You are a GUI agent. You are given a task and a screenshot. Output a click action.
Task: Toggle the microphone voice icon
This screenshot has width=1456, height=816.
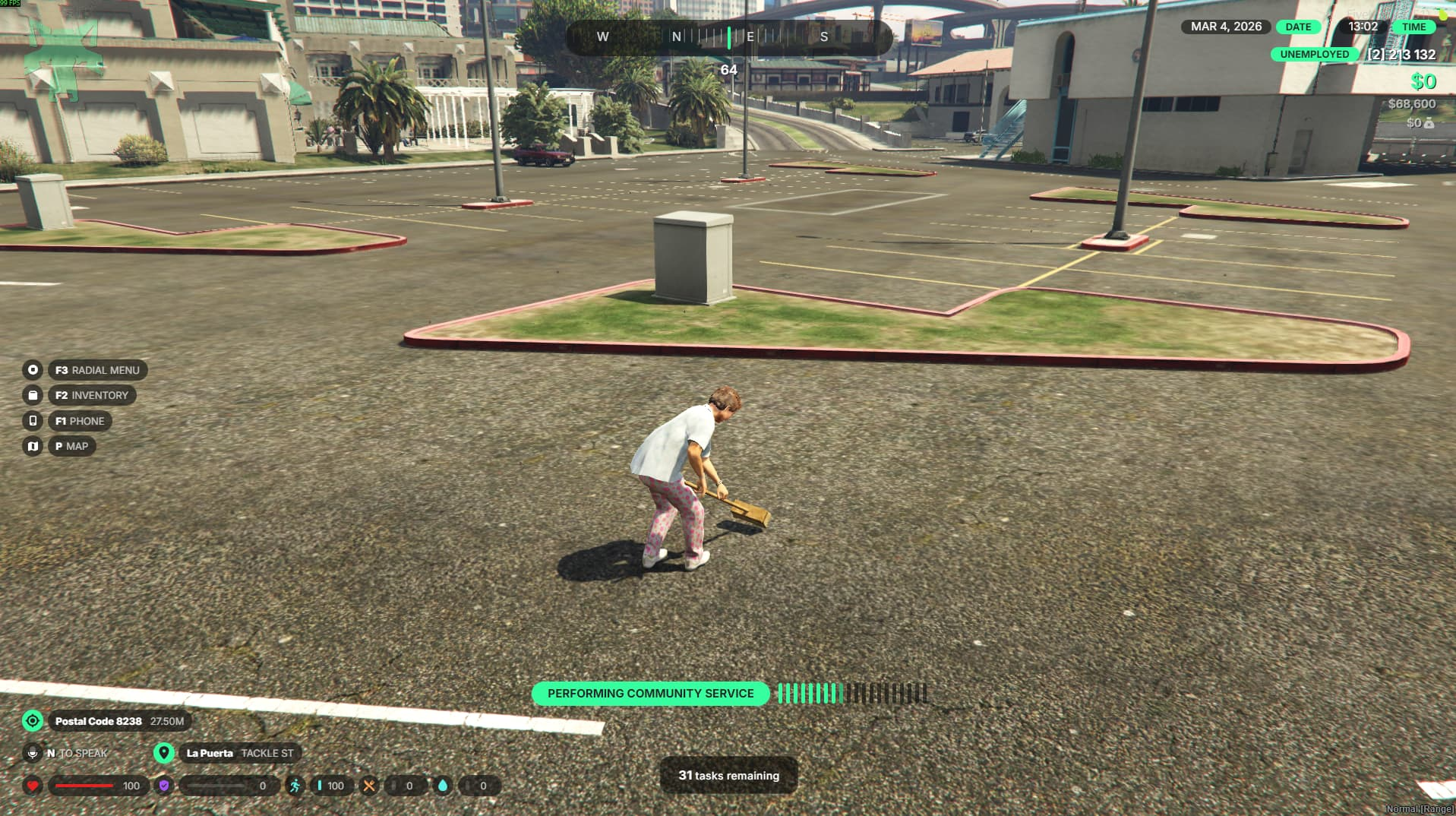click(x=33, y=753)
